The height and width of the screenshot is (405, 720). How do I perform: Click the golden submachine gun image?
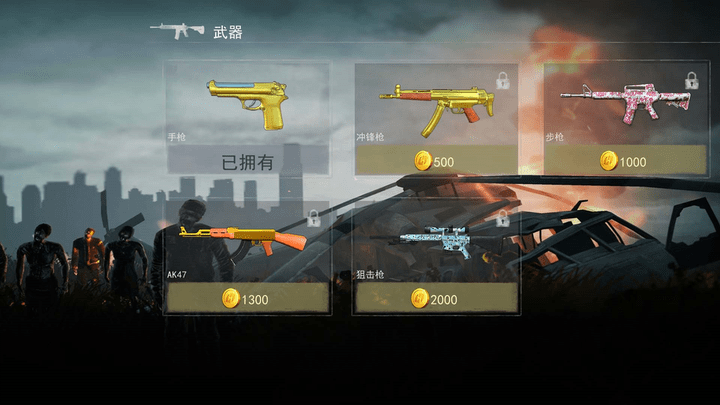436,104
